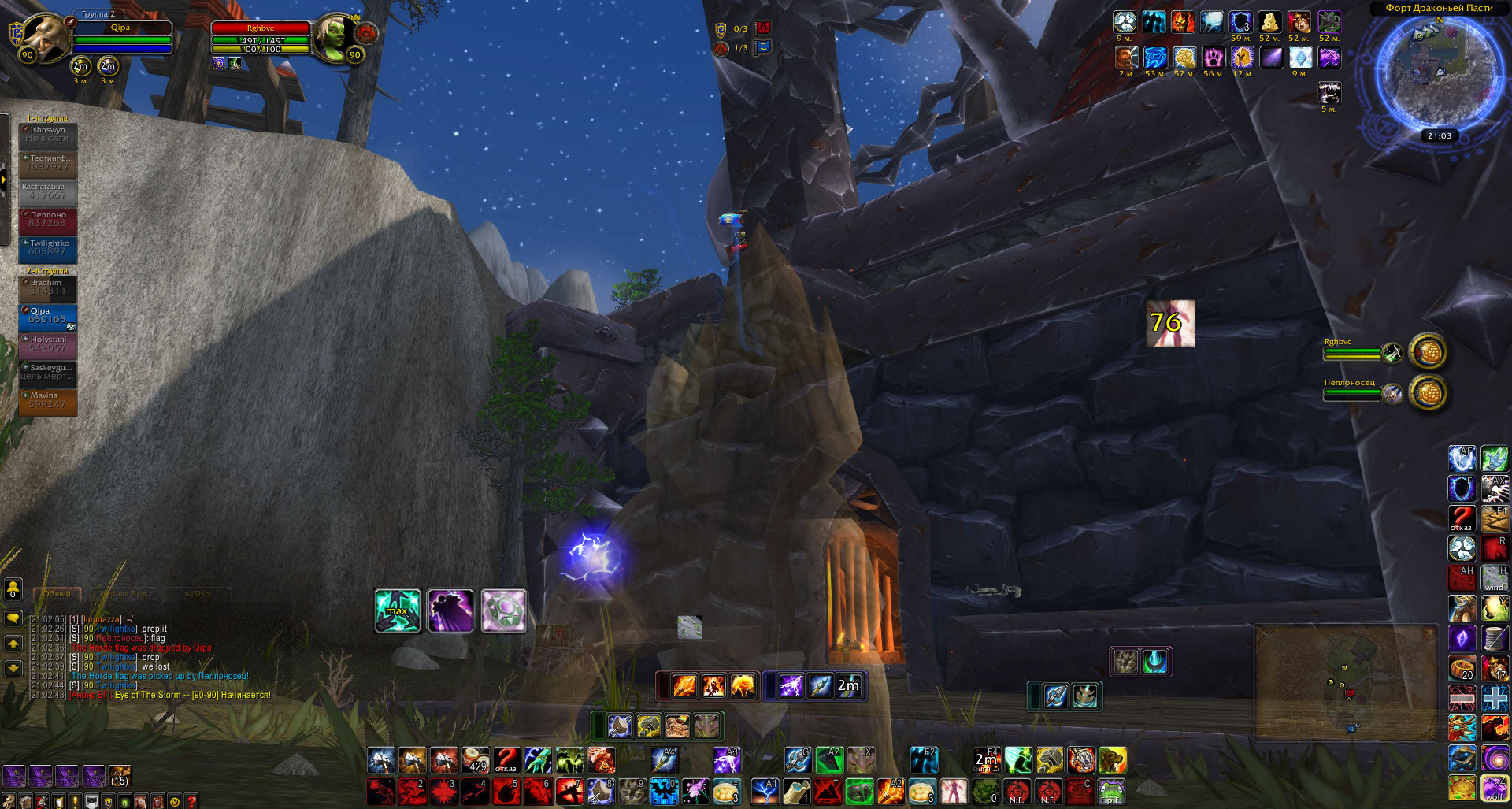Click the Rachatabua raid frame
The image size is (1512, 809).
[x=48, y=191]
